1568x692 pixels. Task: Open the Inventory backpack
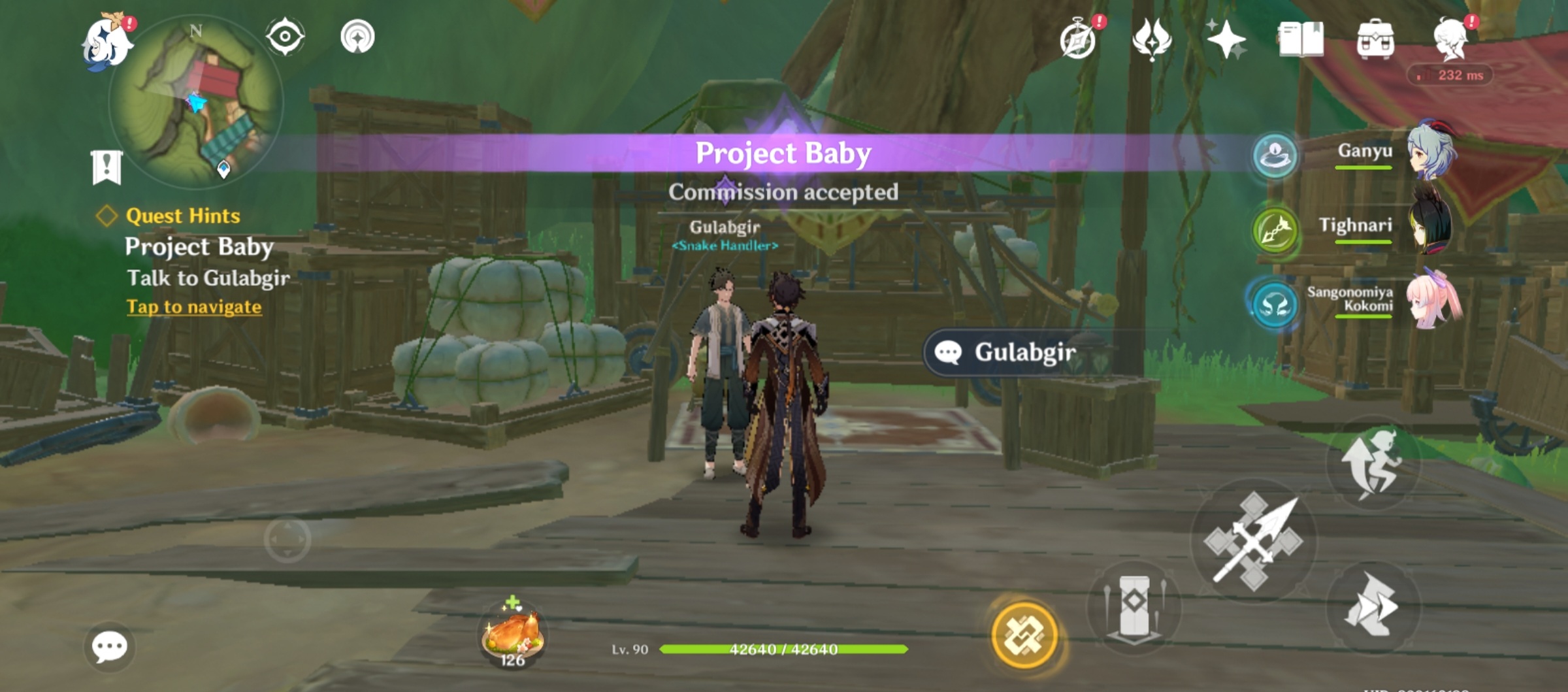(x=1376, y=38)
